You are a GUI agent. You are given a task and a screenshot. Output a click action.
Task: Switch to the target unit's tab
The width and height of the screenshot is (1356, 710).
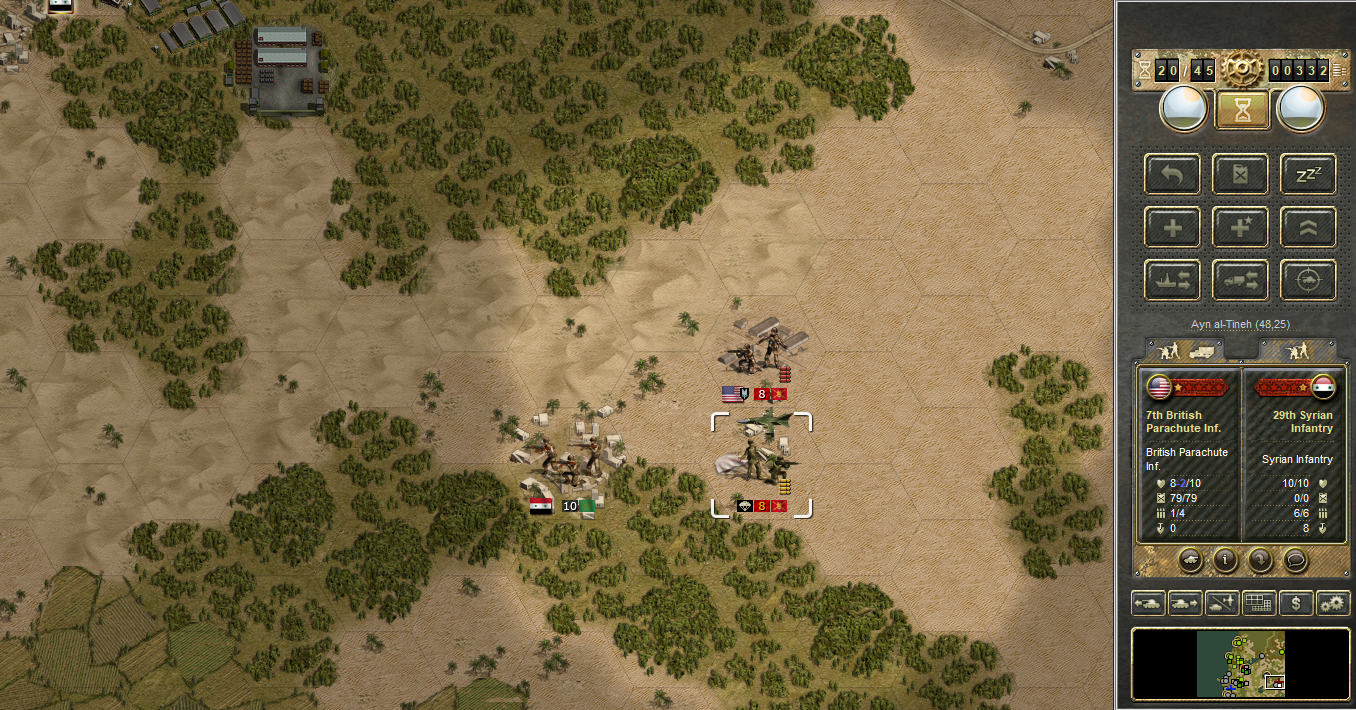point(1297,350)
